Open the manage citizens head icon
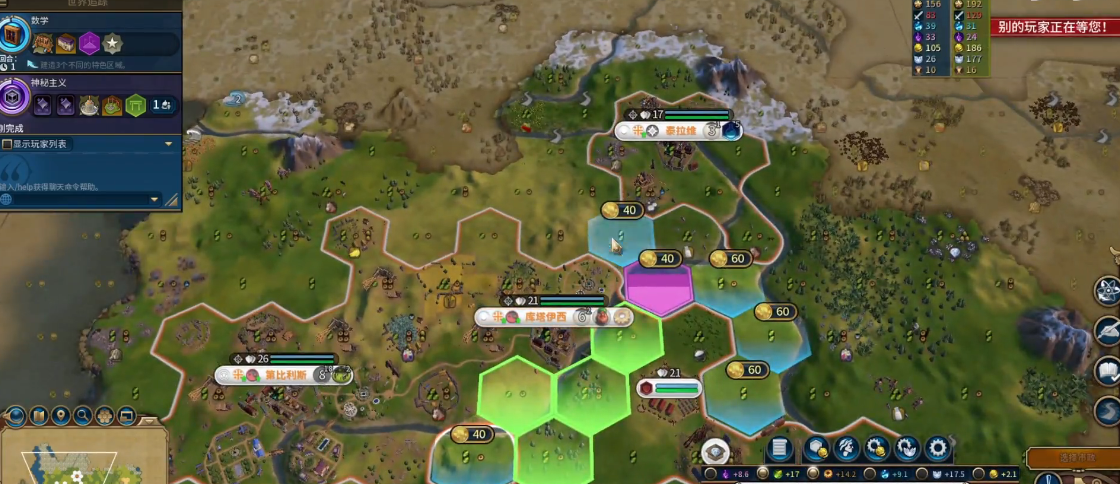 pos(847,449)
